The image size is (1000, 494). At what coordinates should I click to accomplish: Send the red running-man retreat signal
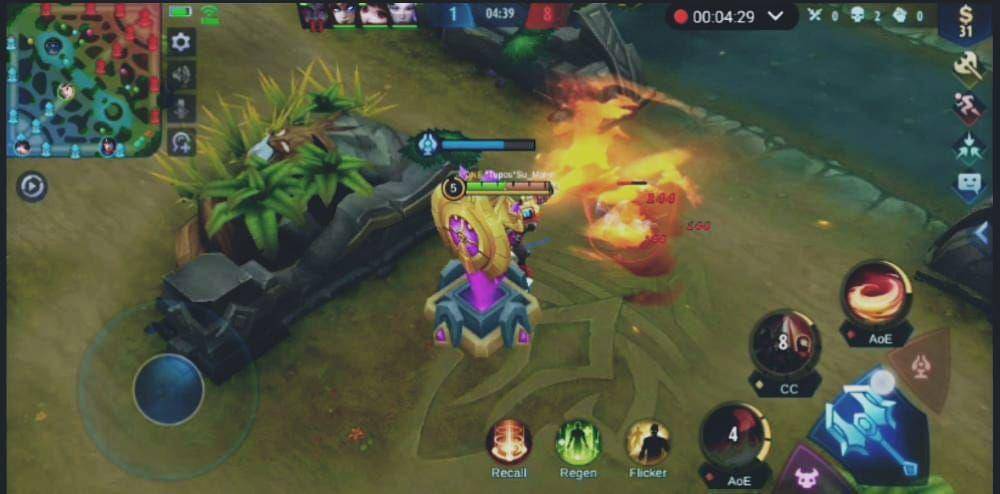tap(967, 107)
